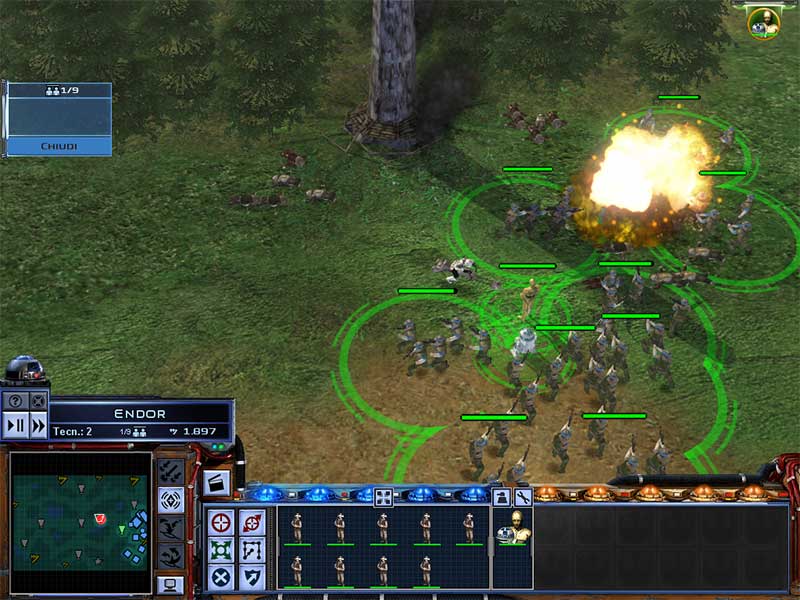Select the green scatter formation command

[x=222, y=550]
